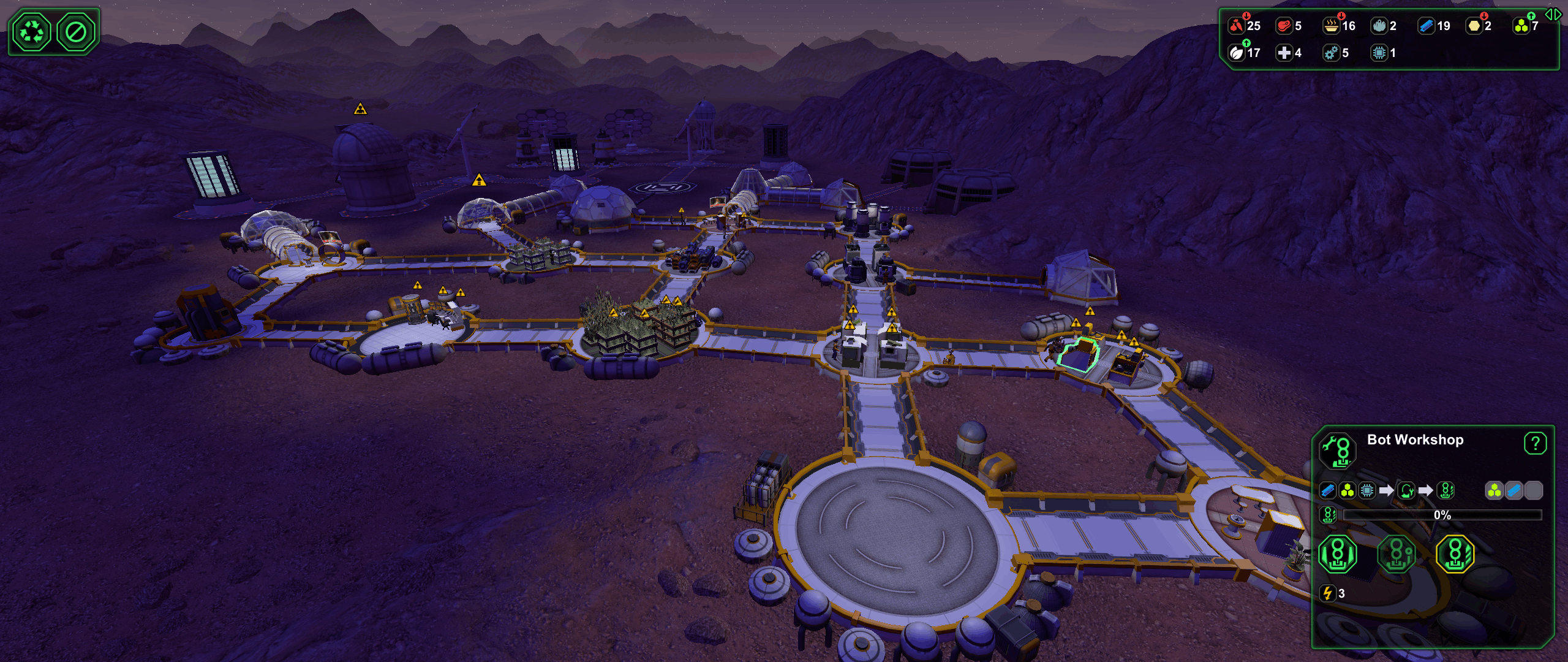Collapse the resource panel with the arrows
The height and width of the screenshot is (662, 1568).
1553,14
